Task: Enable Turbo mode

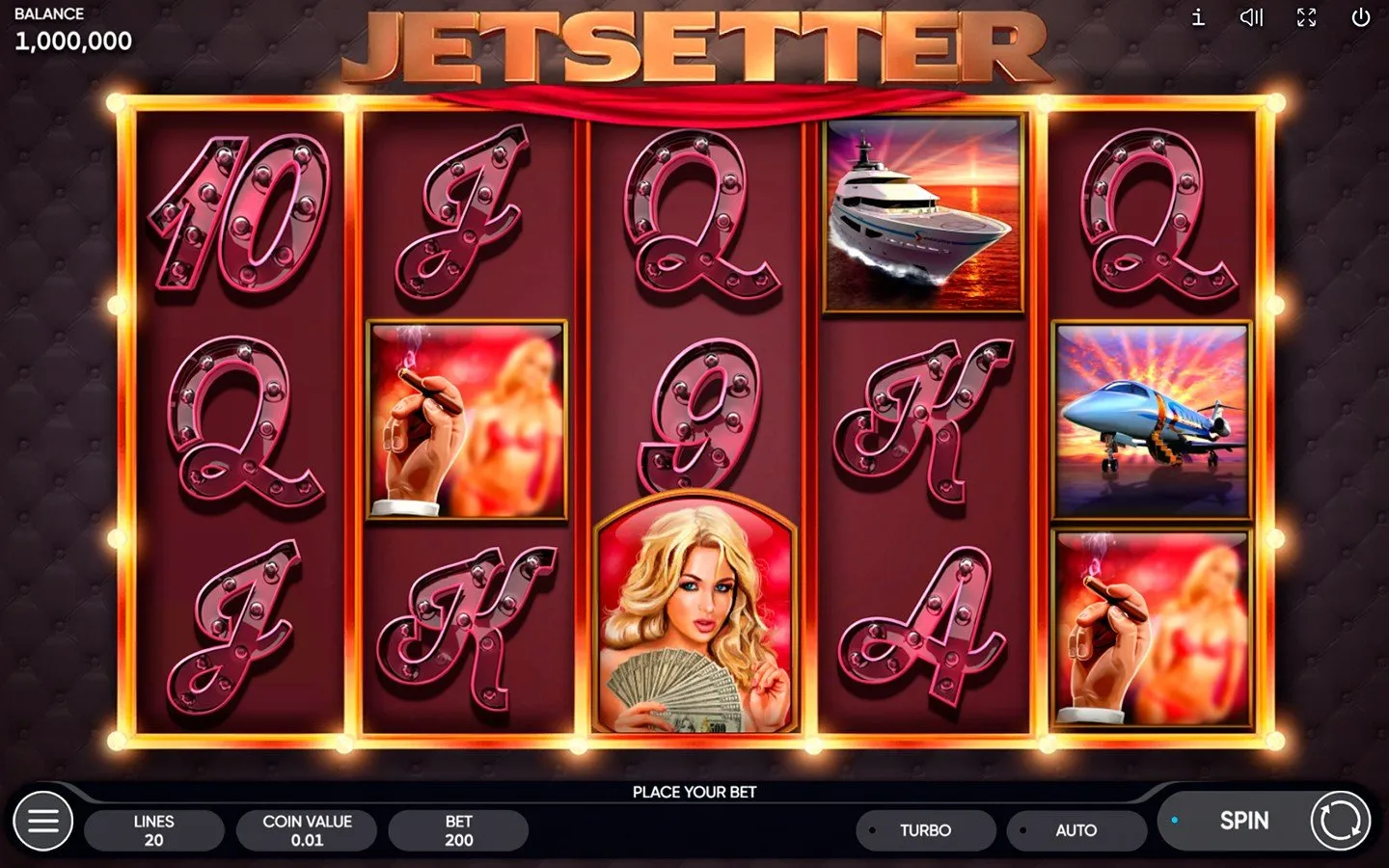Action: click(925, 829)
